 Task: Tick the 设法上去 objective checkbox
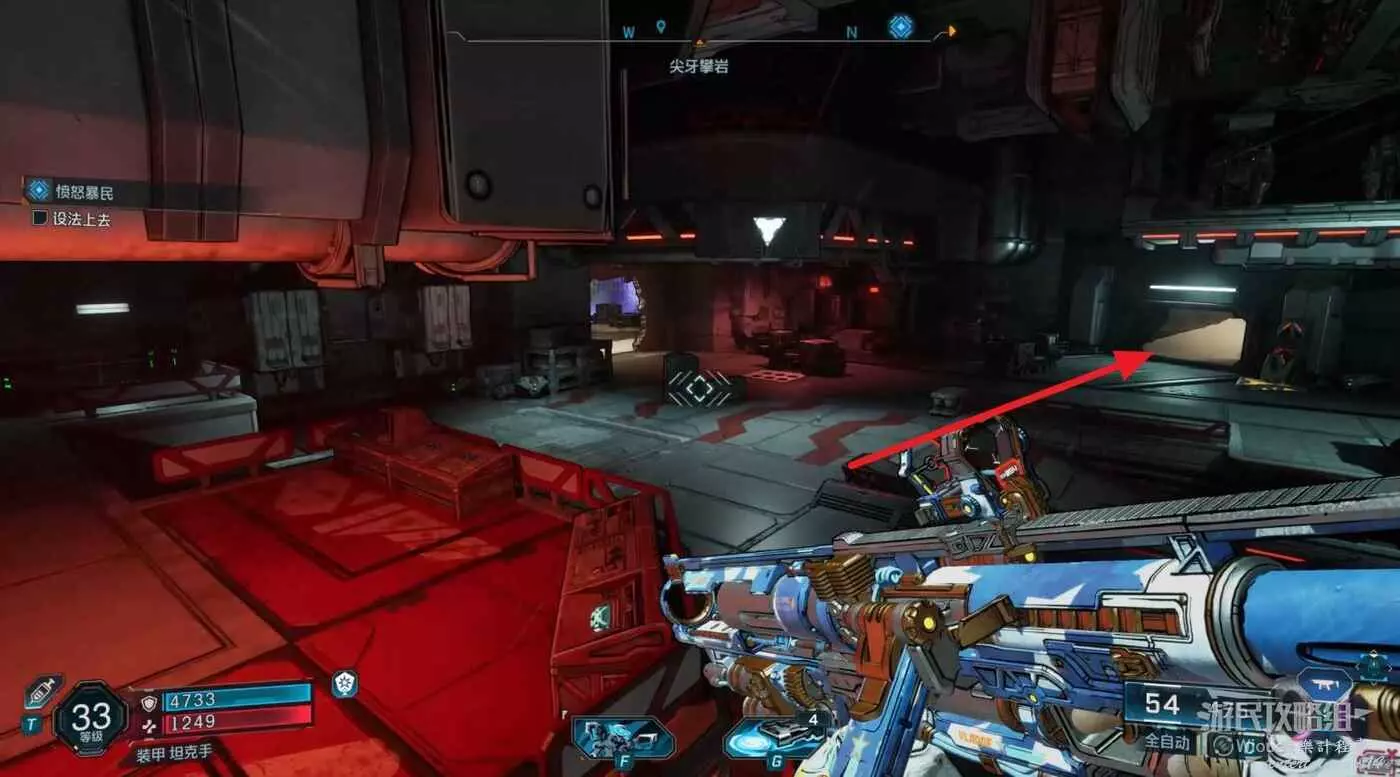(x=40, y=217)
